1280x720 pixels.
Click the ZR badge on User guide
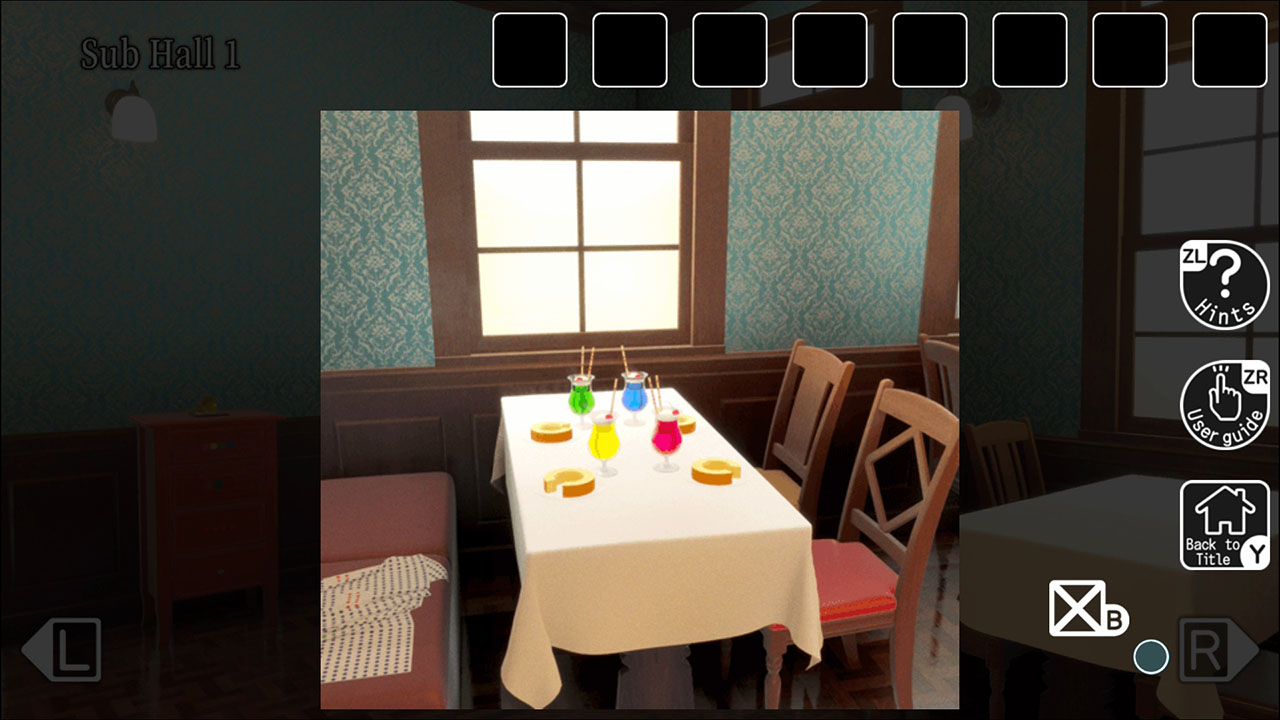pyautogui.click(x=1255, y=375)
